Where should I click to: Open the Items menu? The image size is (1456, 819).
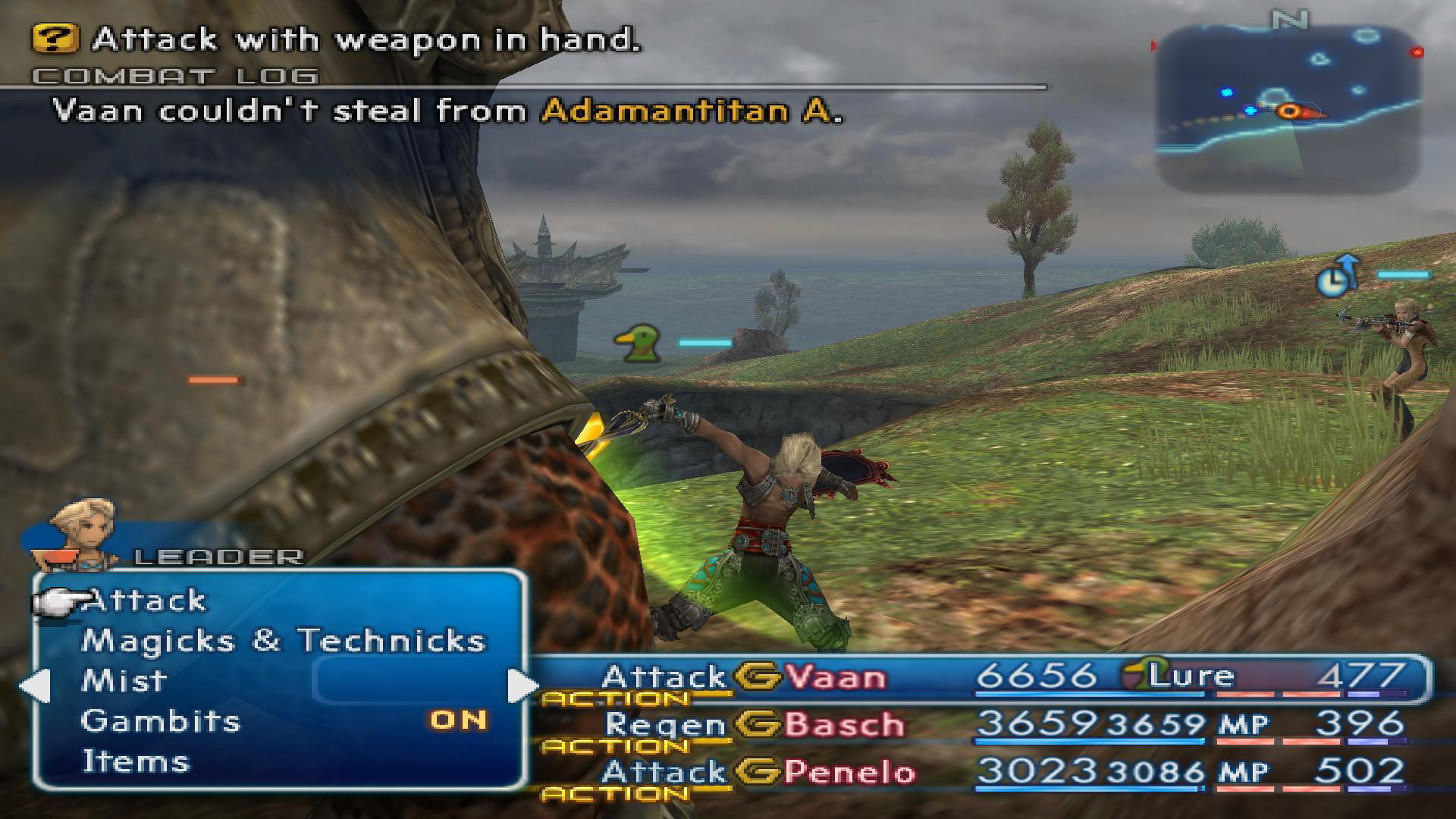135,761
